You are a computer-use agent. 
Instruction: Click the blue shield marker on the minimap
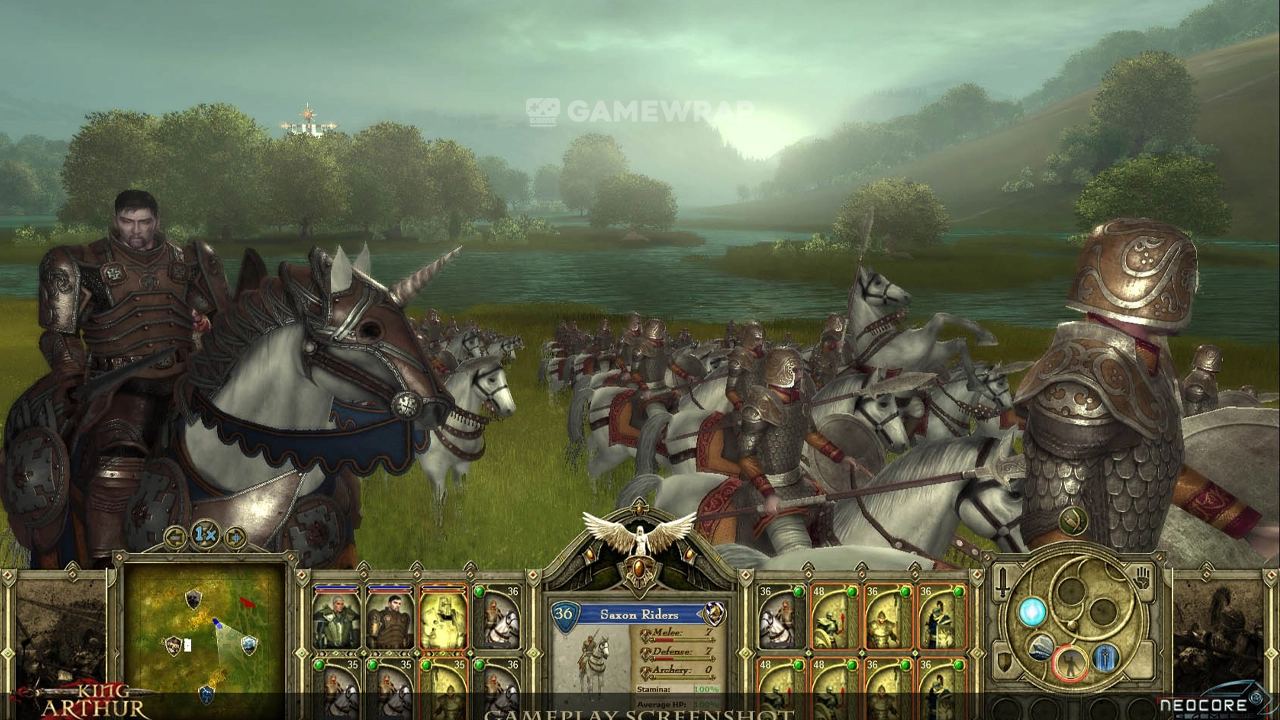(249, 645)
